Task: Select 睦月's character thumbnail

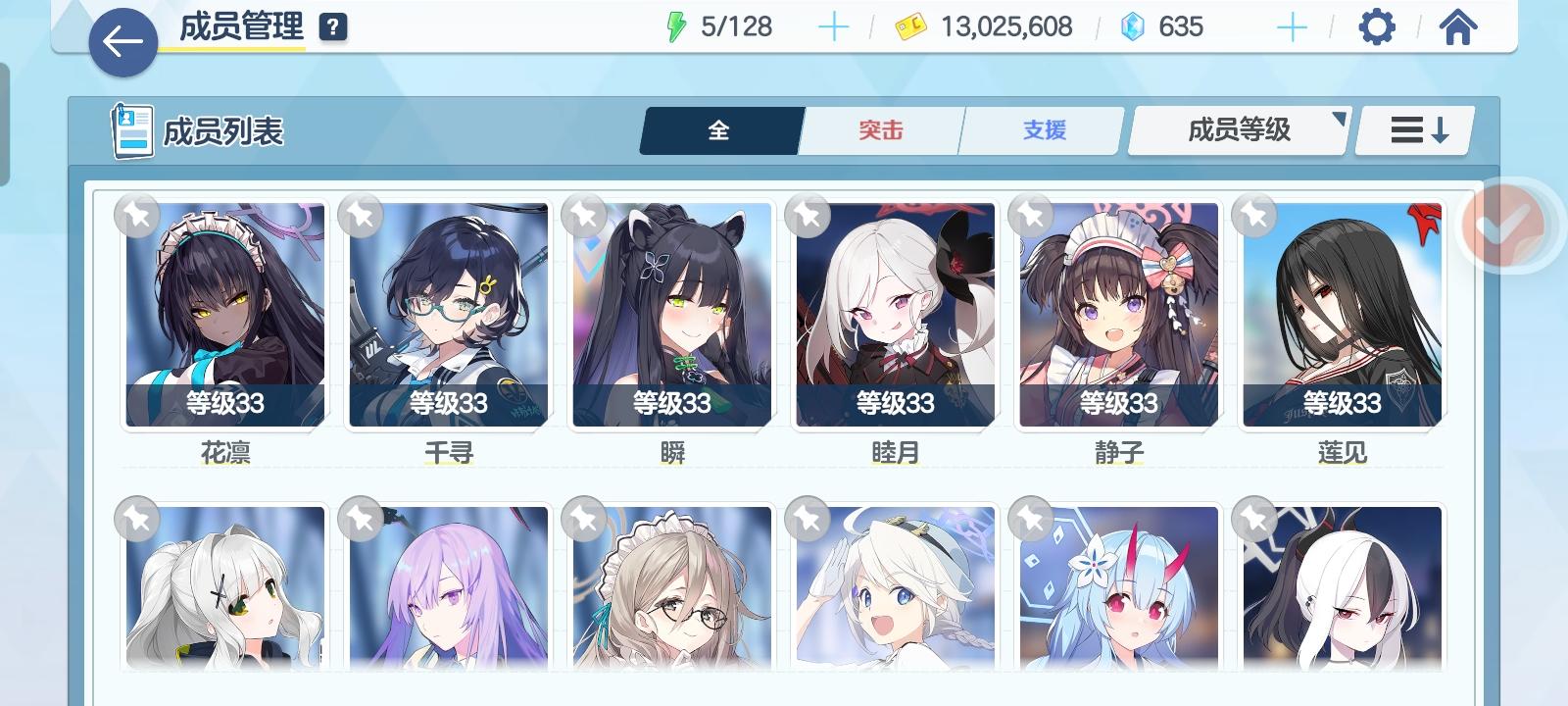Action: [894, 316]
